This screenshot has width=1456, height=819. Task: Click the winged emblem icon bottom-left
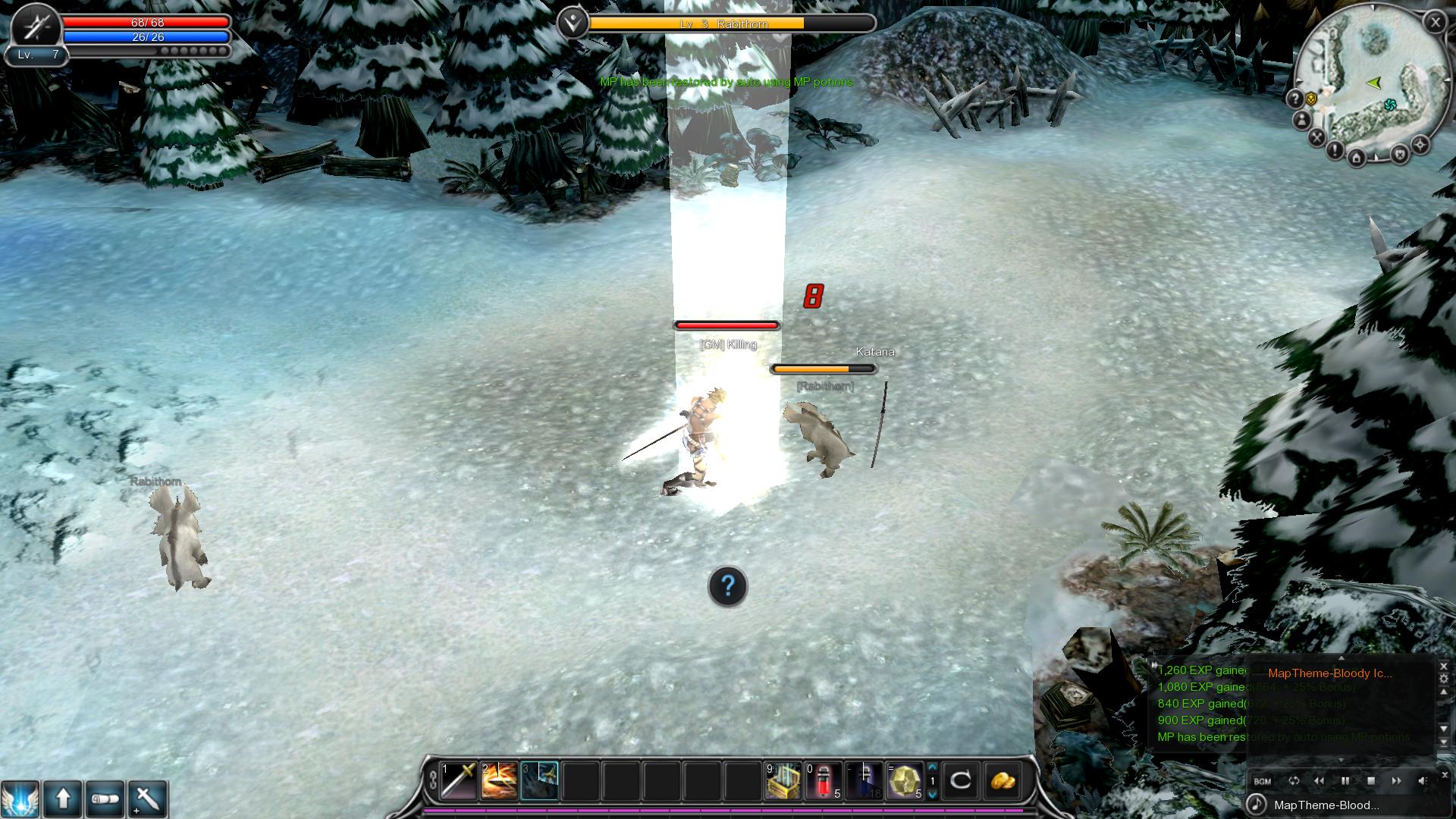20,799
